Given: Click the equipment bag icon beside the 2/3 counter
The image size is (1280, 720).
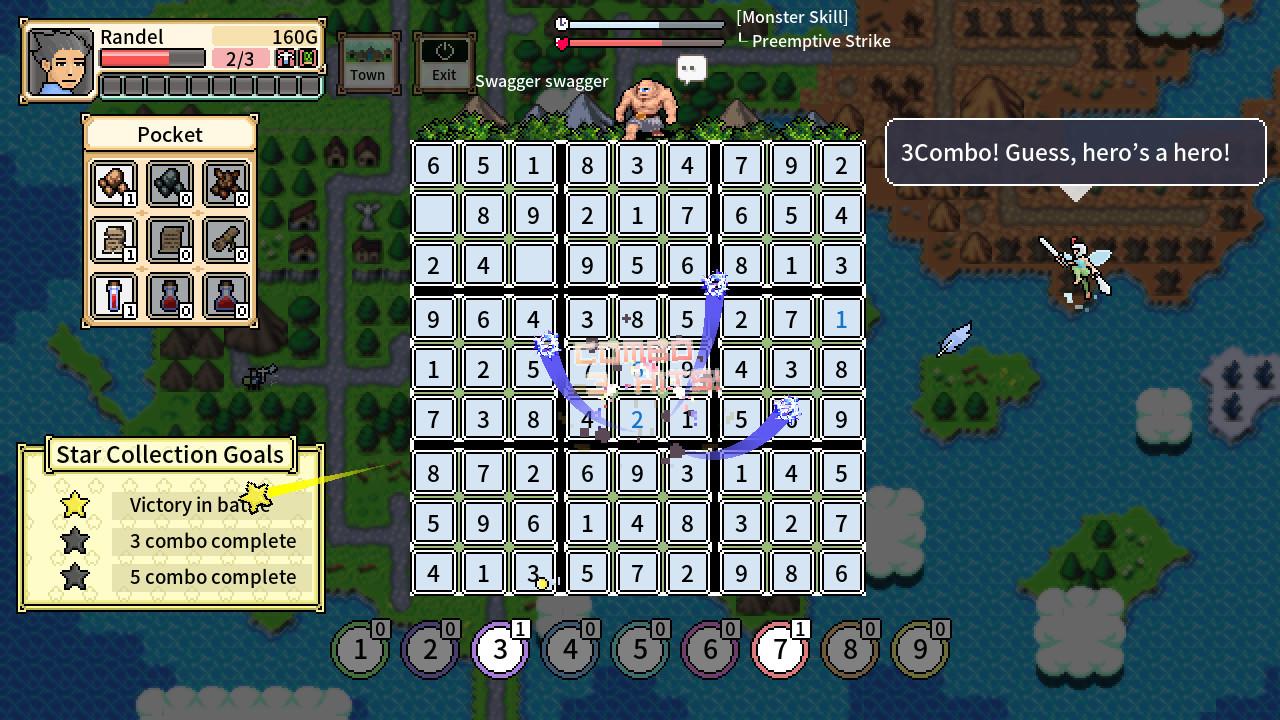Looking at the screenshot, I should pyautogui.click(x=287, y=58).
